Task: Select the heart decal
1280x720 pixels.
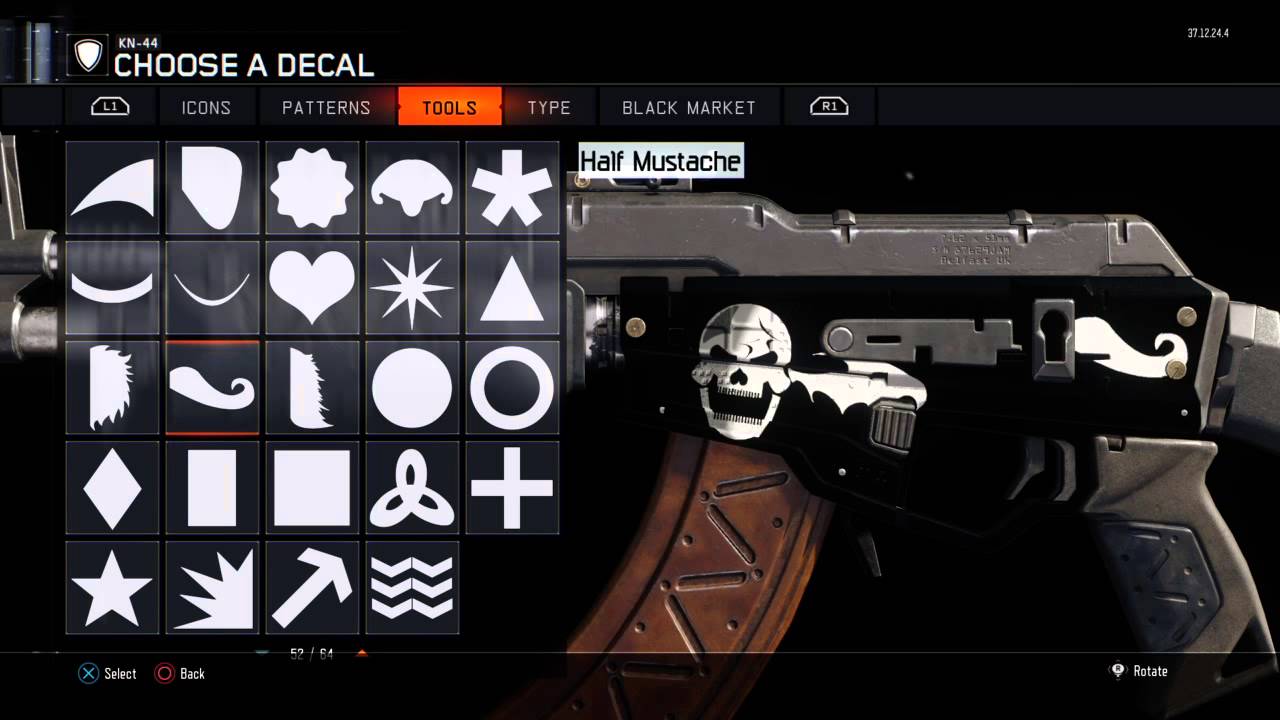Action: [x=311, y=288]
